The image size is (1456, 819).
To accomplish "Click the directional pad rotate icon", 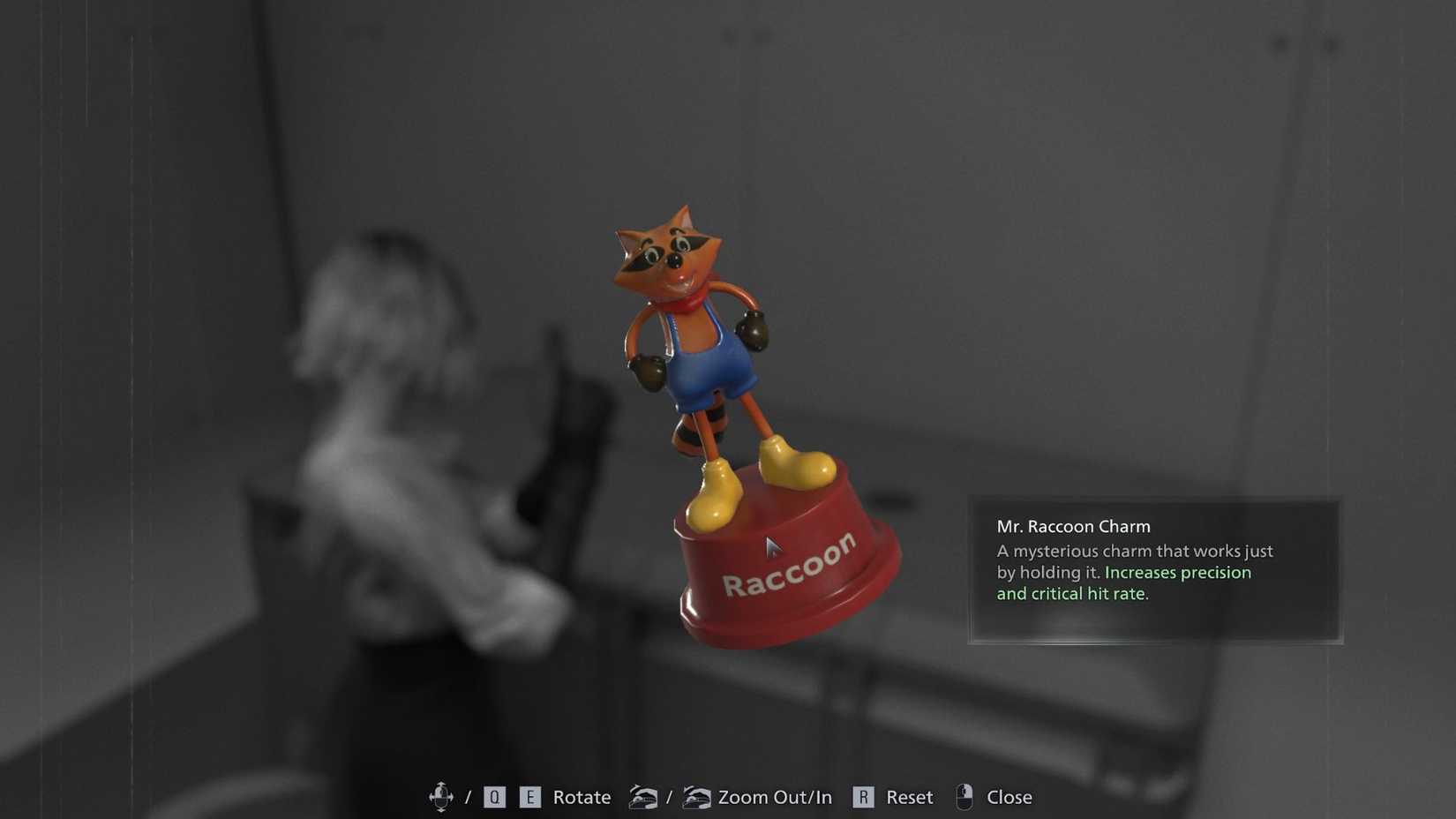I will (x=443, y=796).
